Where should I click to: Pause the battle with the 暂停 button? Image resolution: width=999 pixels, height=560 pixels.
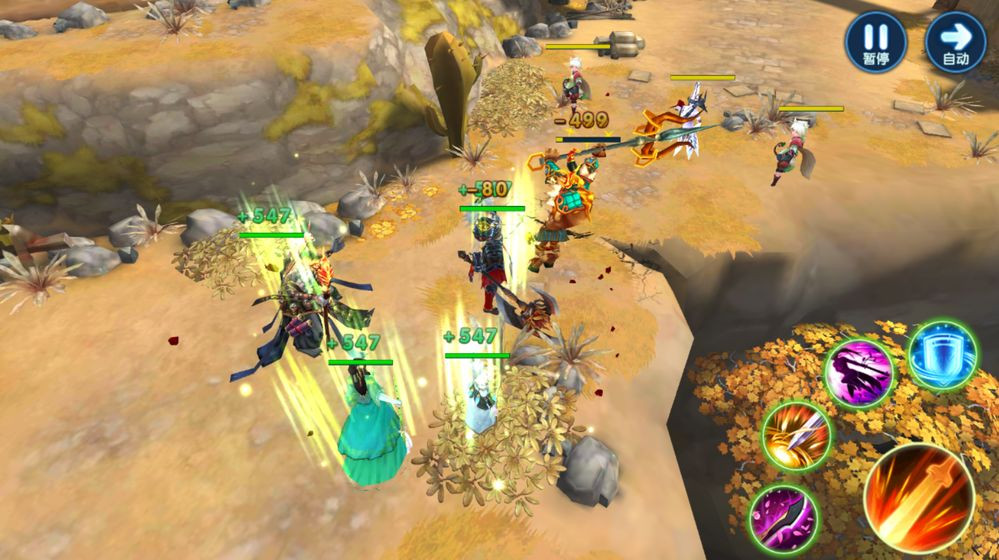point(875,42)
